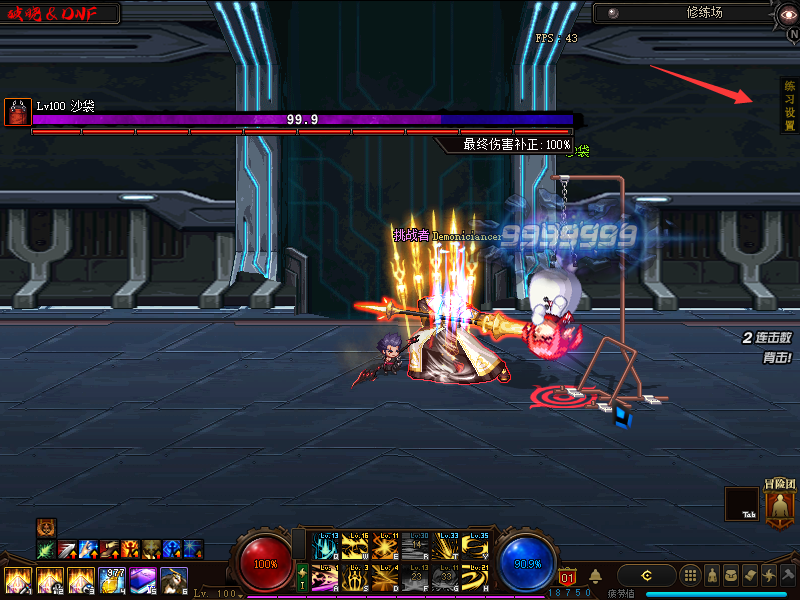This screenshot has height=600, width=800.
Task: Select the gold potion slot showing 977
Action: click(112, 579)
